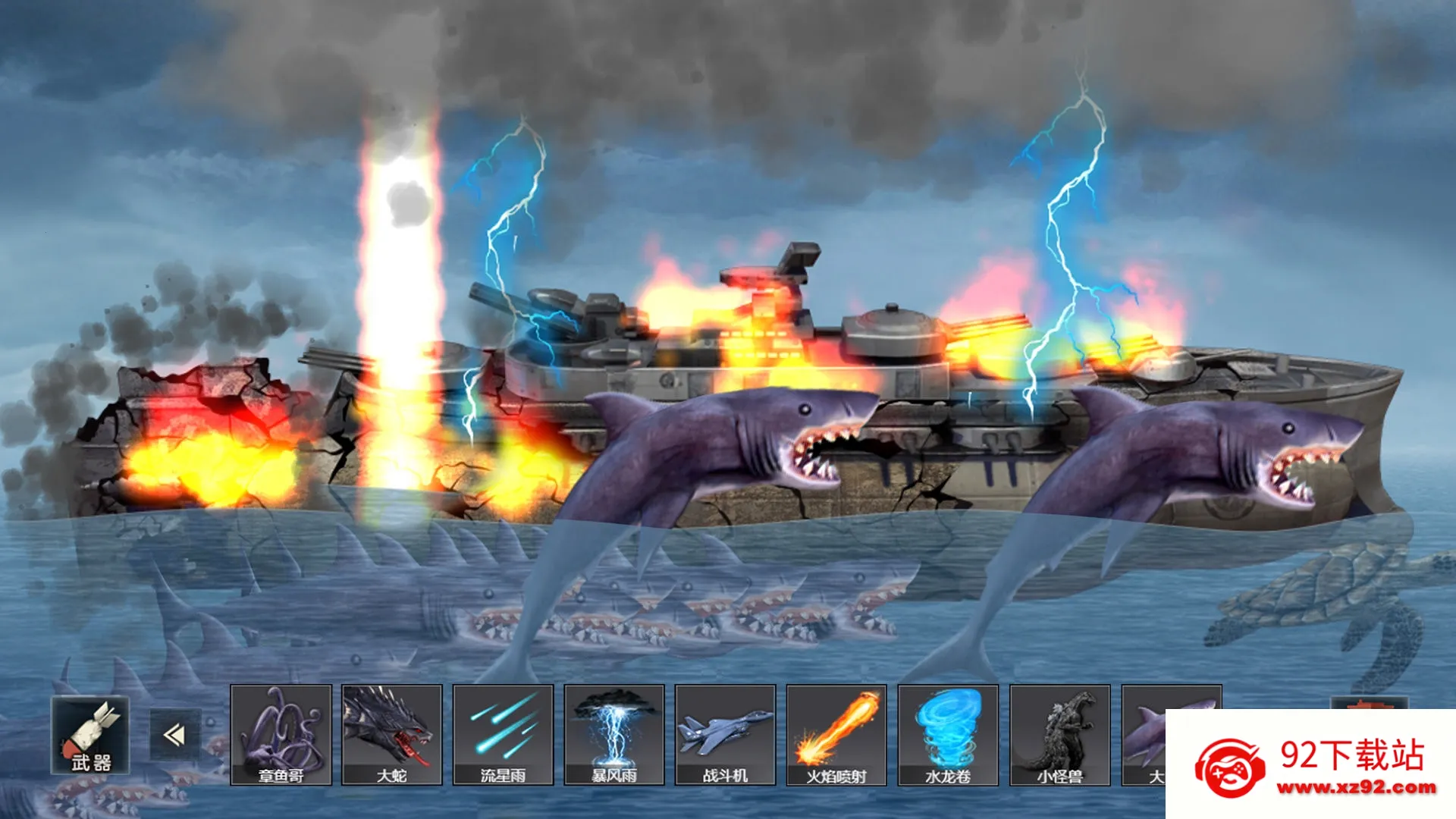The image size is (1456, 819).
Task: Choose the 大蛇 serpent monster
Action: [392, 734]
